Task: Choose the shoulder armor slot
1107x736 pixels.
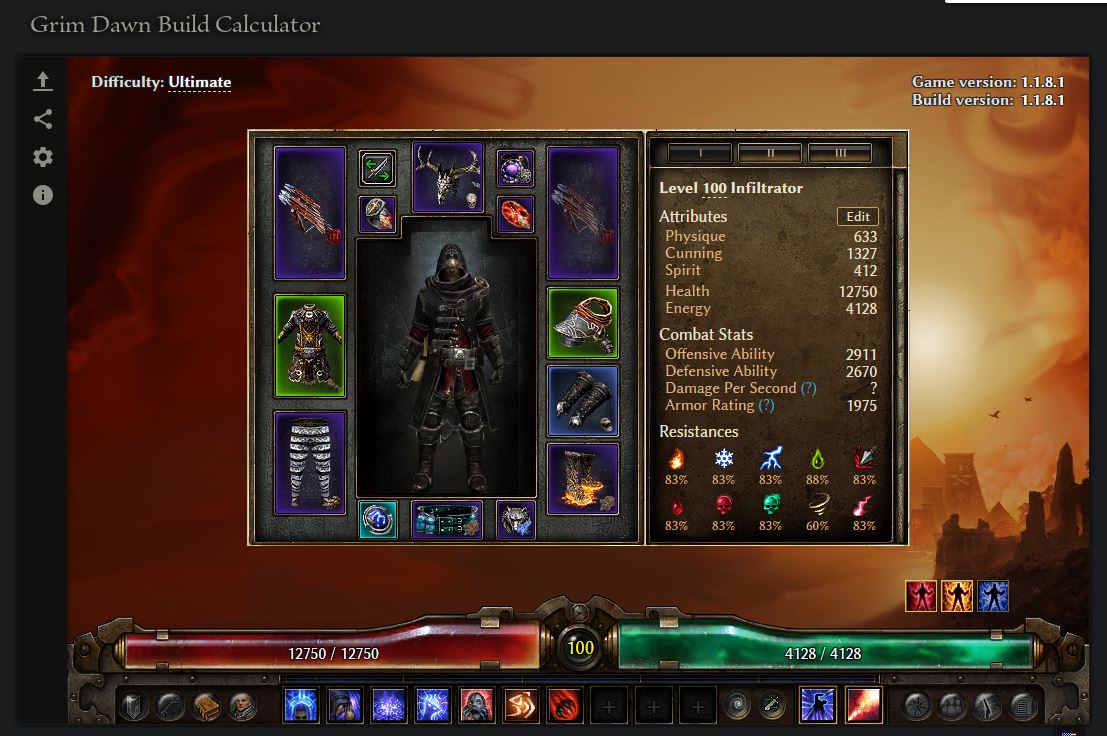Action: click(x=583, y=323)
